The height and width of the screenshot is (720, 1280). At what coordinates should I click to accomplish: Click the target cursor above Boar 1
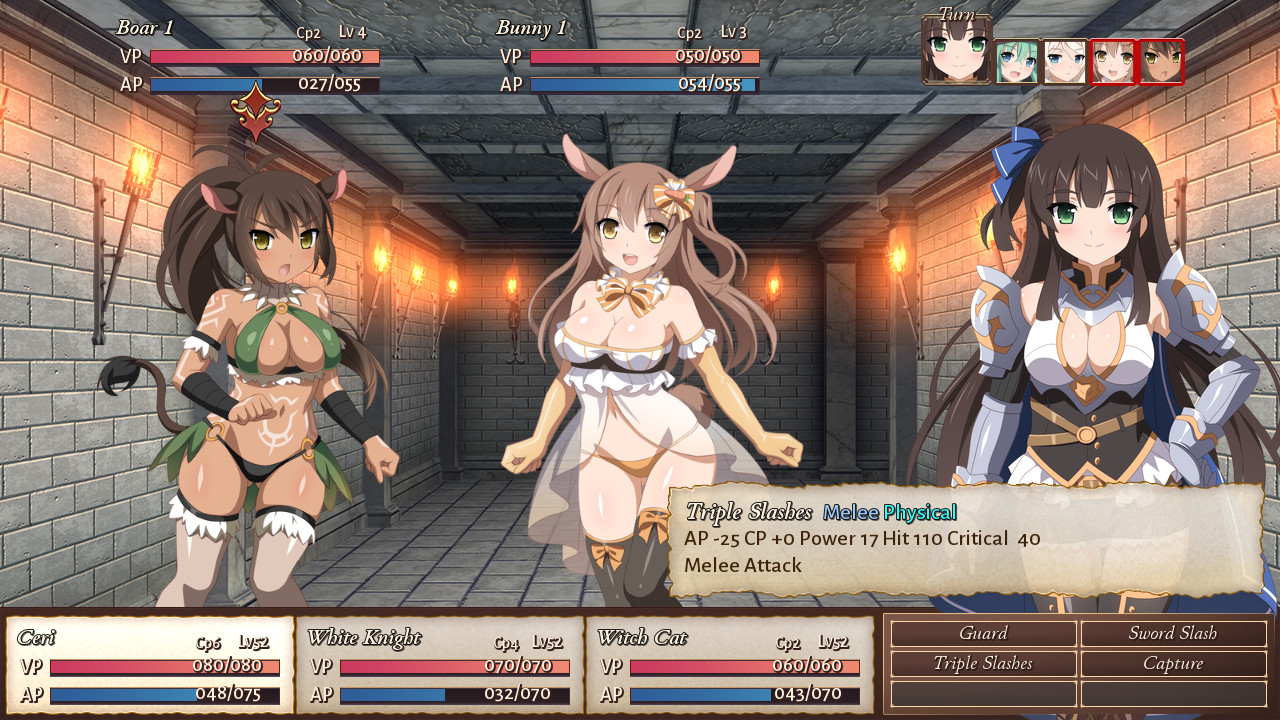click(x=258, y=110)
